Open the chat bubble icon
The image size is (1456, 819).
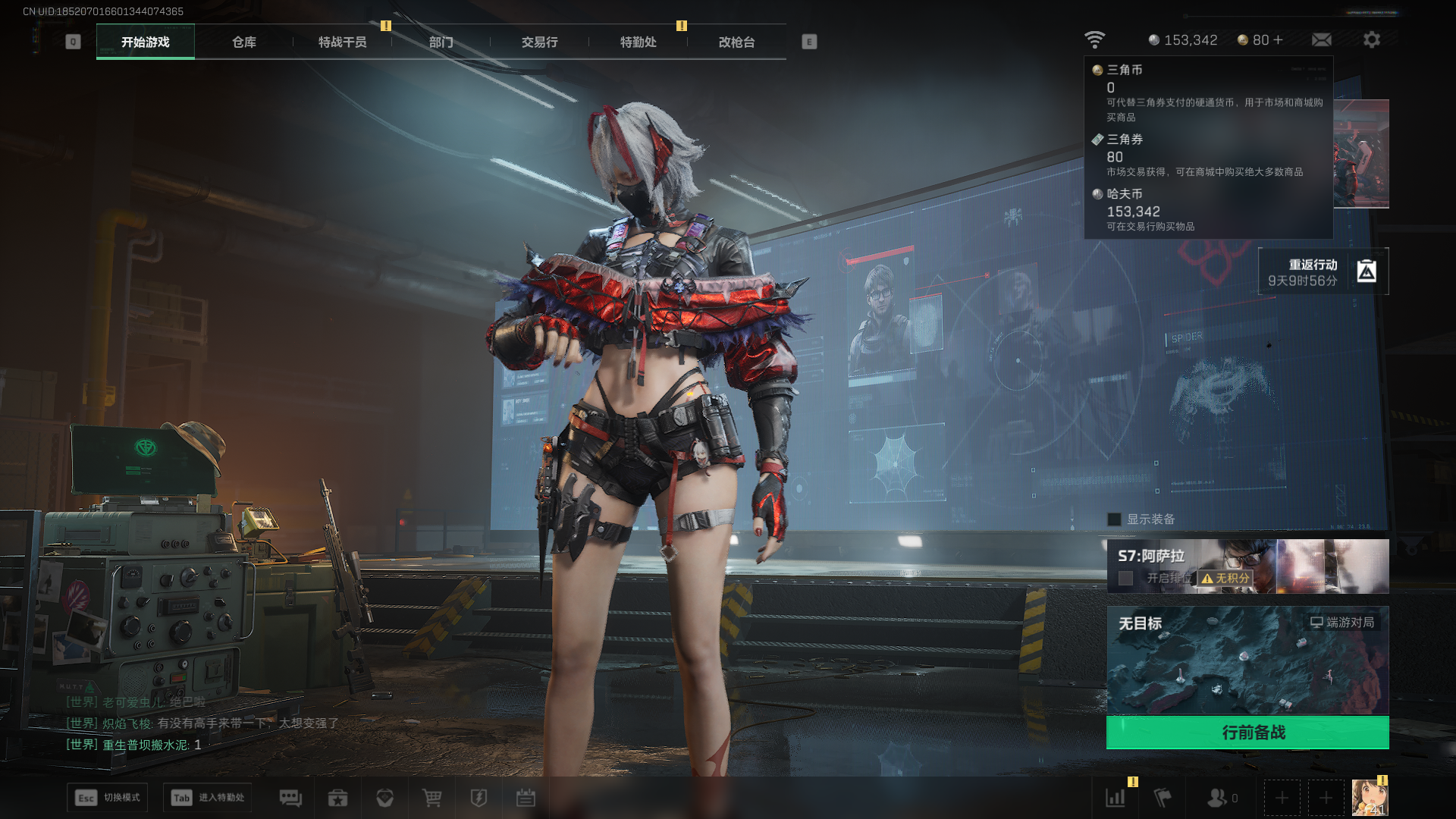290,798
